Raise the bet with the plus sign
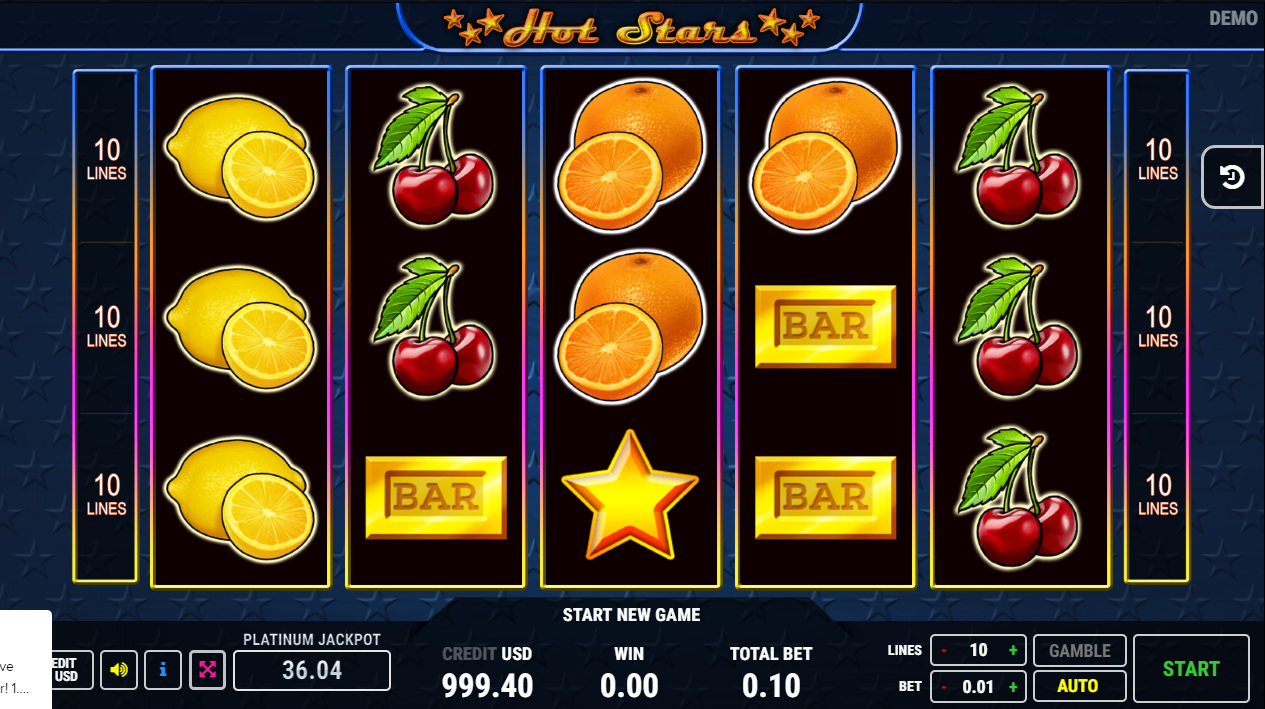This screenshot has height=709, width=1265. tap(1013, 687)
